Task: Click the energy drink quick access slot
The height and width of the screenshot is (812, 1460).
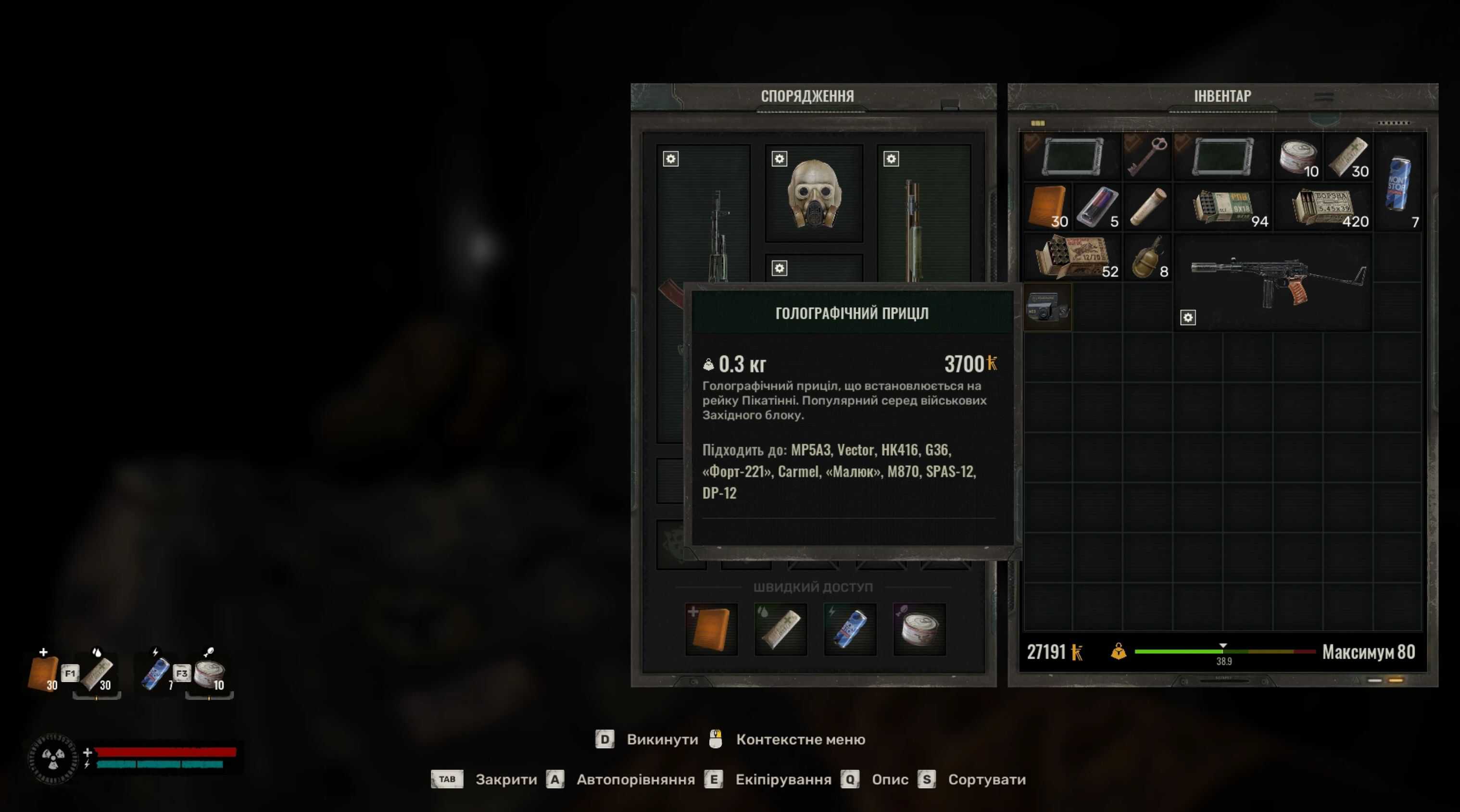Action: (850, 629)
